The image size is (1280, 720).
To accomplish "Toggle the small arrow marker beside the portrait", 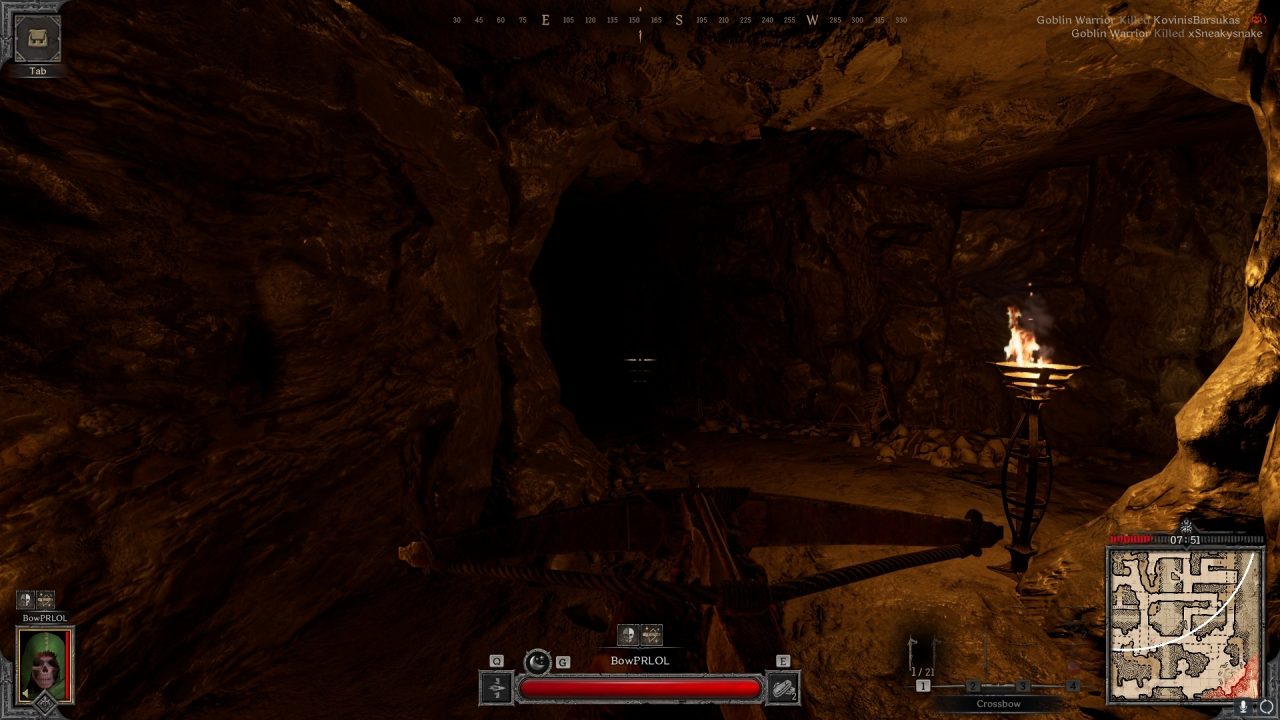I will [25, 693].
